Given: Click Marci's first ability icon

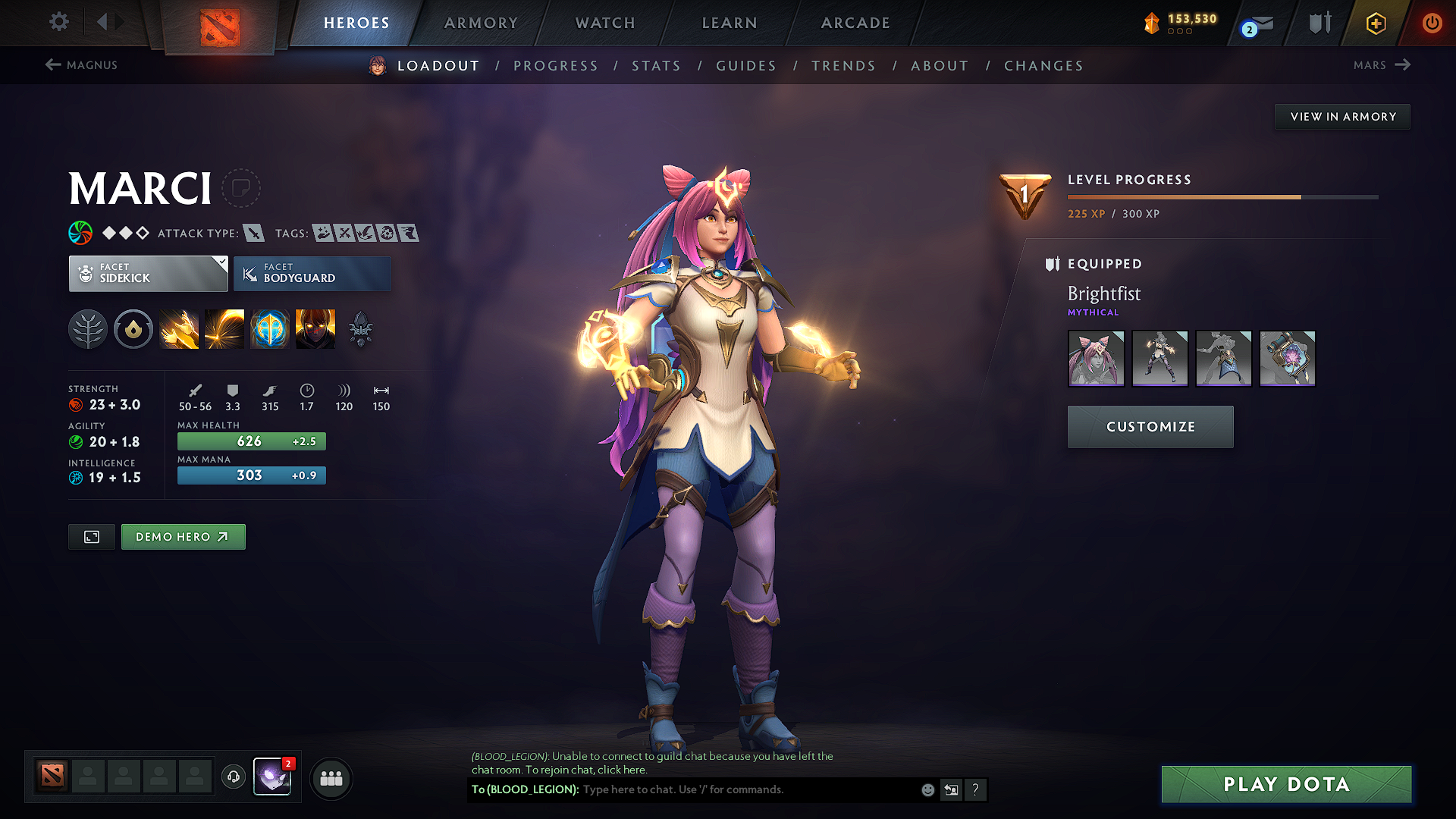Looking at the screenshot, I should click(x=179, y=328).
